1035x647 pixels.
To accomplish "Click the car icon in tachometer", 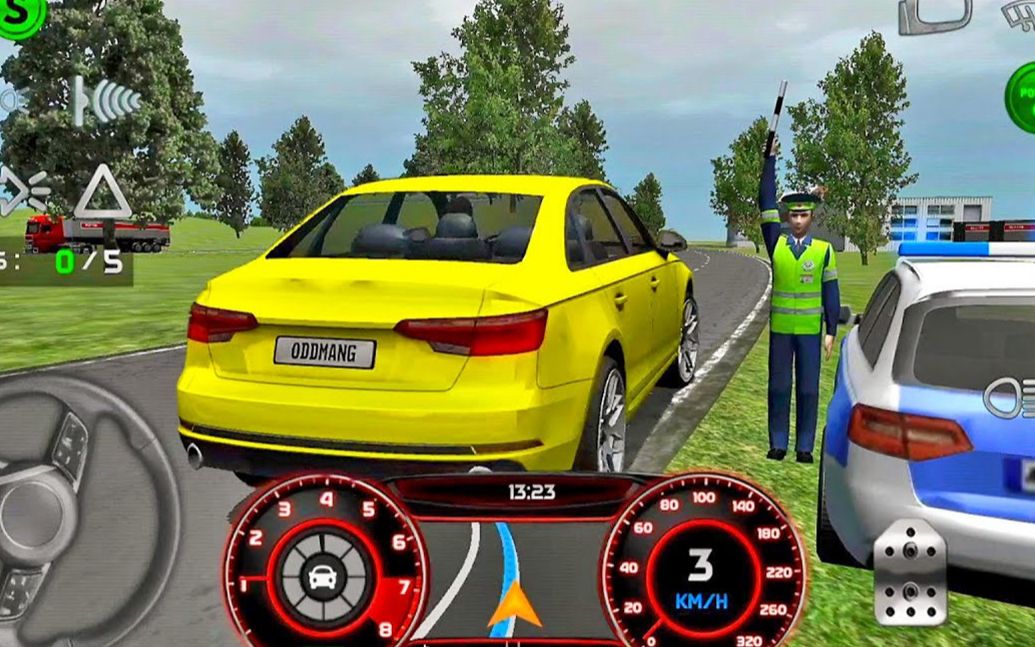I will coord(323,576).
